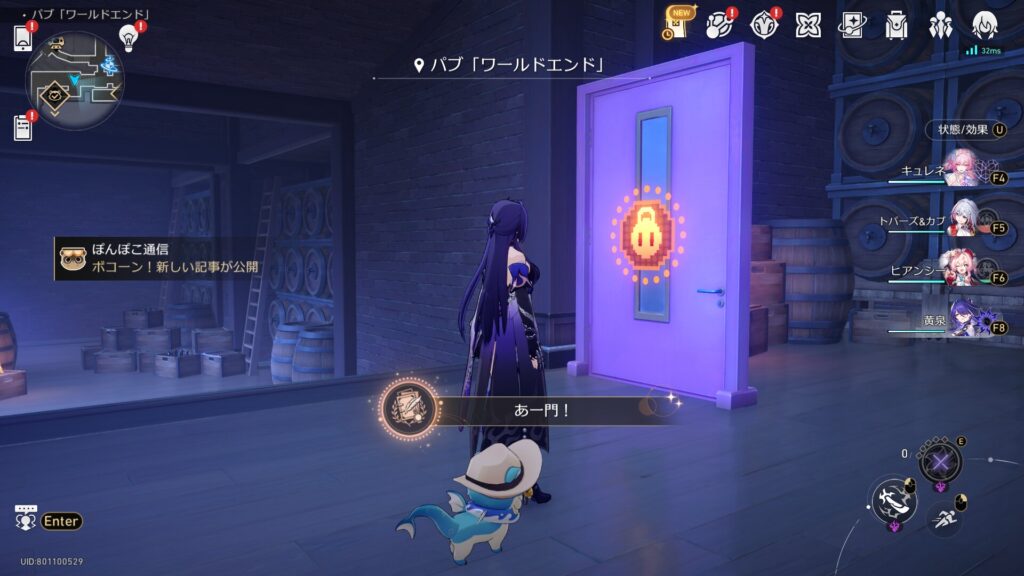This screenshot has width=1024, height=576.
Task: Open the backpack inventory
Action: [896, 25]
